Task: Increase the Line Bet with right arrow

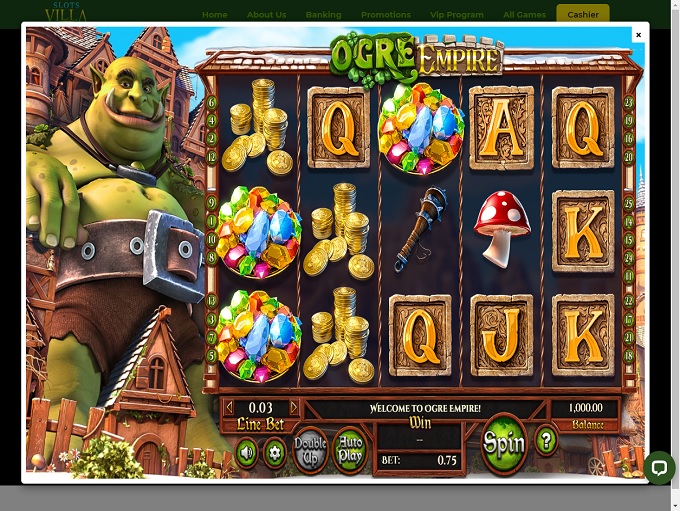Action: click(294, 407)
